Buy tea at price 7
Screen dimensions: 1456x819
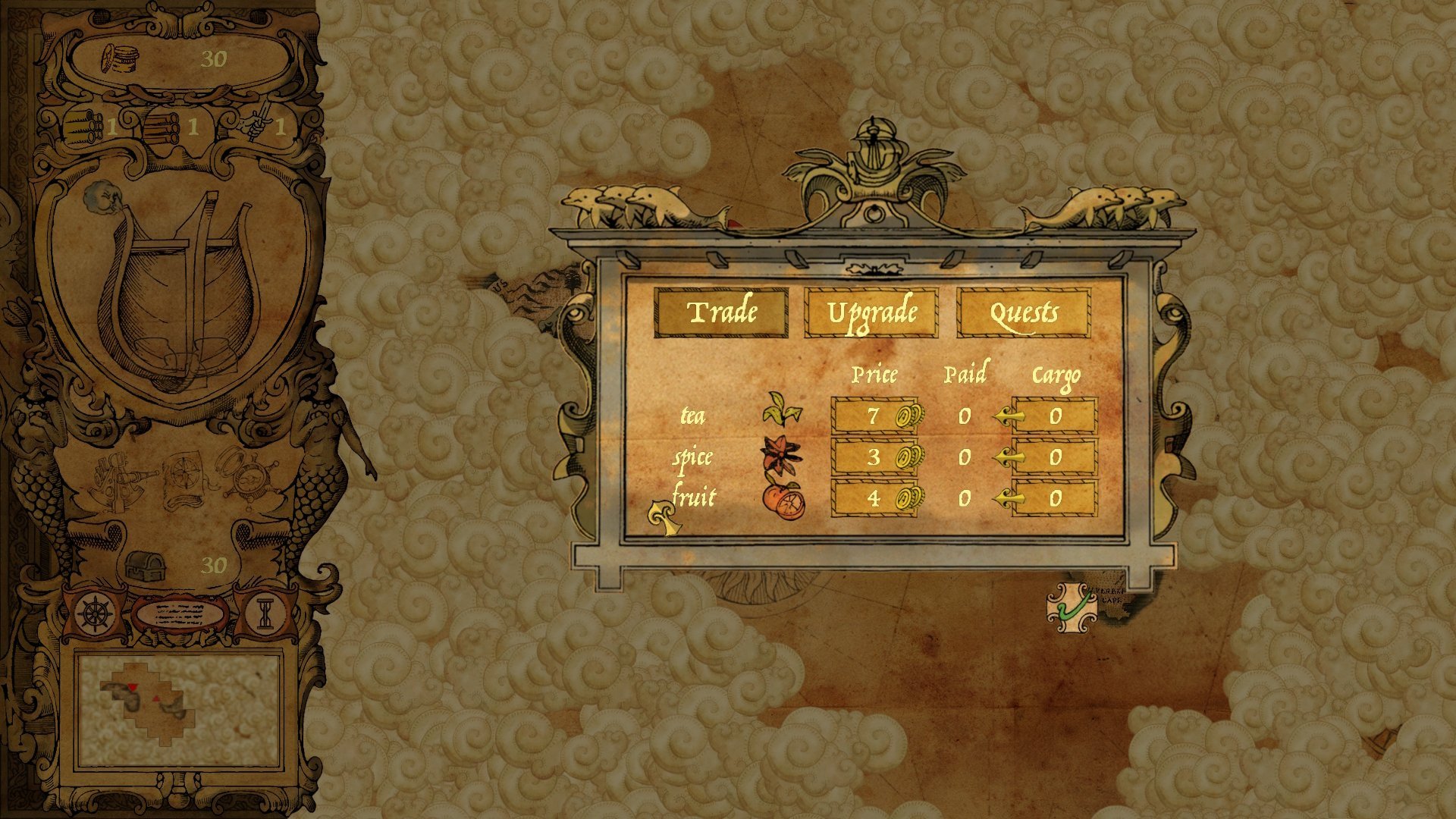(x=874, y=416)
